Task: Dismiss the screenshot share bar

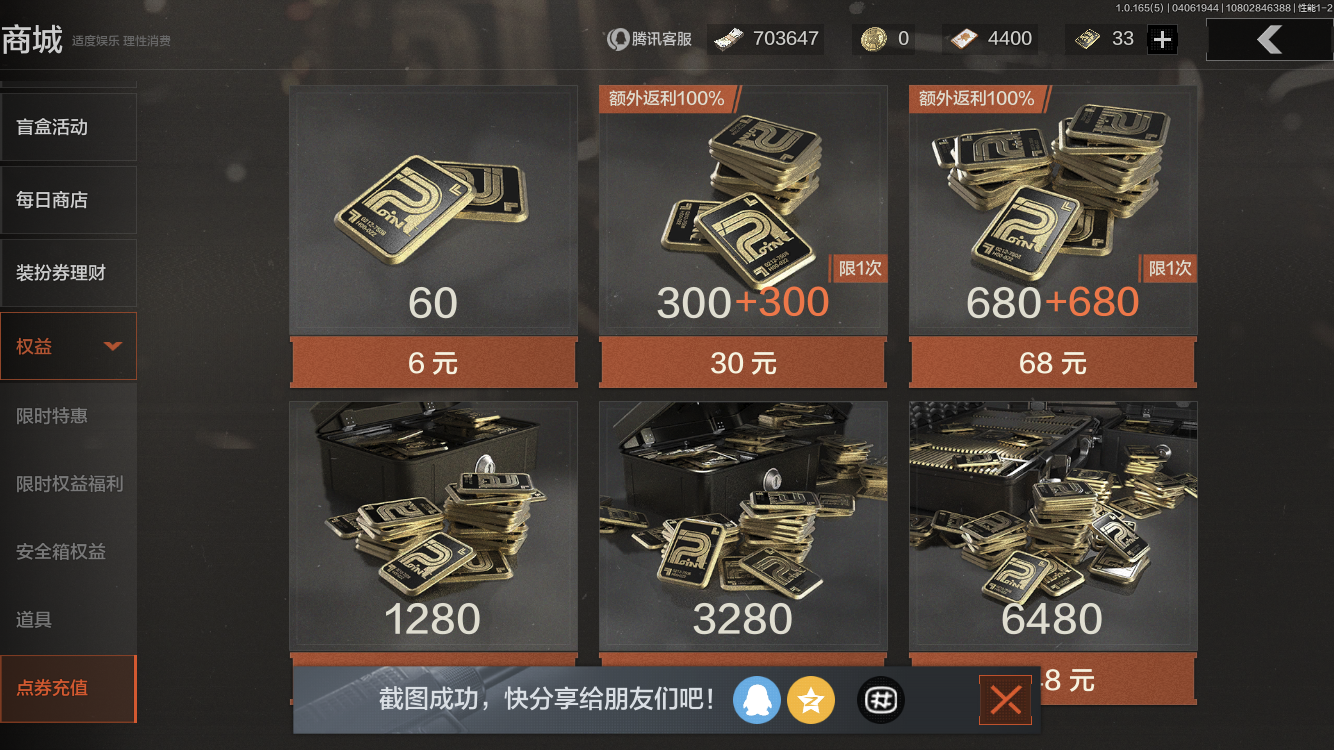Action: point(1005,700)
